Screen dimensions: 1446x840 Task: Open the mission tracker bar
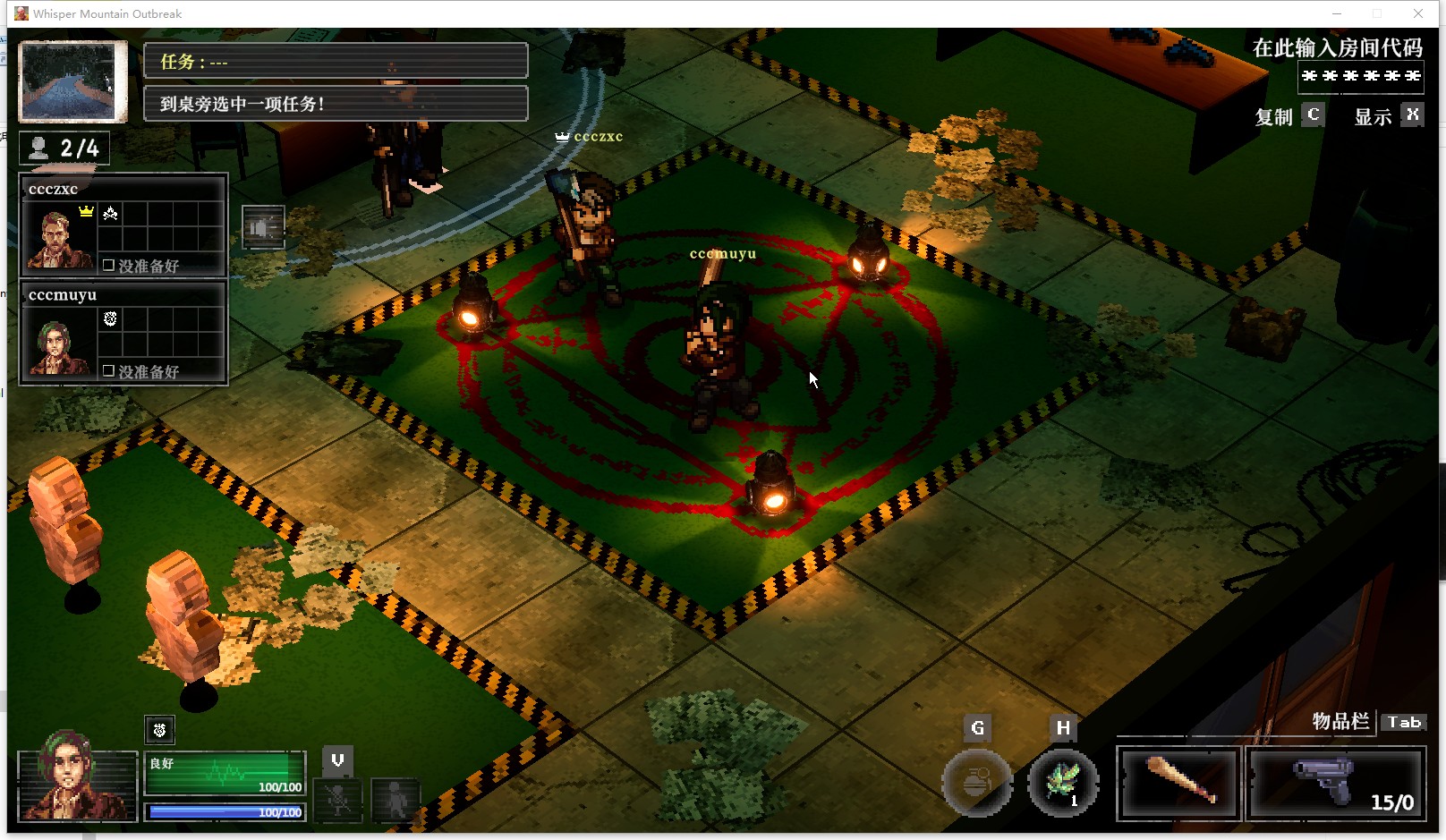[336, 62]
